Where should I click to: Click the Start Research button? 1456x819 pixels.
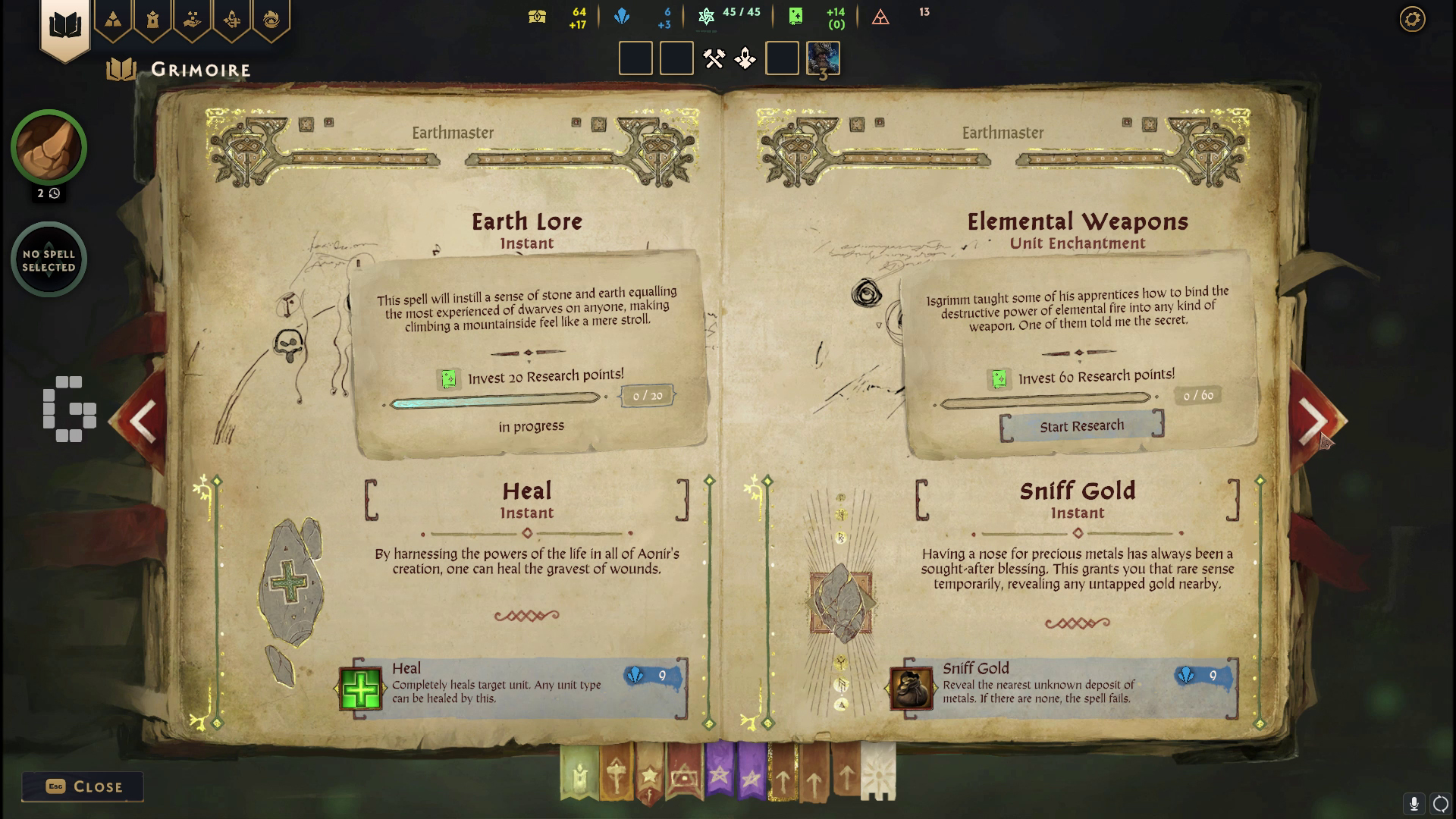click(1082, 425)
